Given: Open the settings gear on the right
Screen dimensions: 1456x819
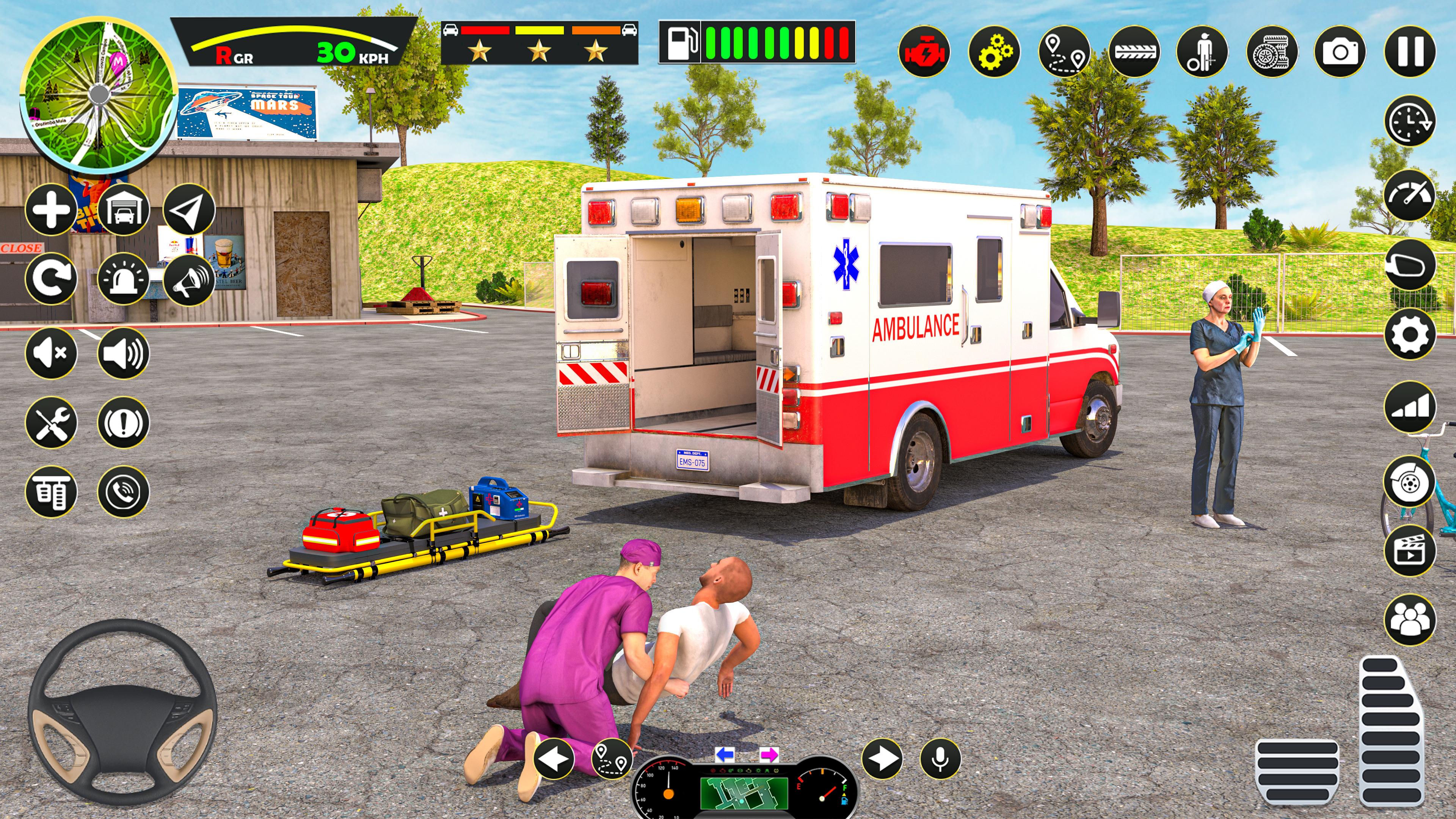Looking at the screenshot, I should (x=1410, y=334).
